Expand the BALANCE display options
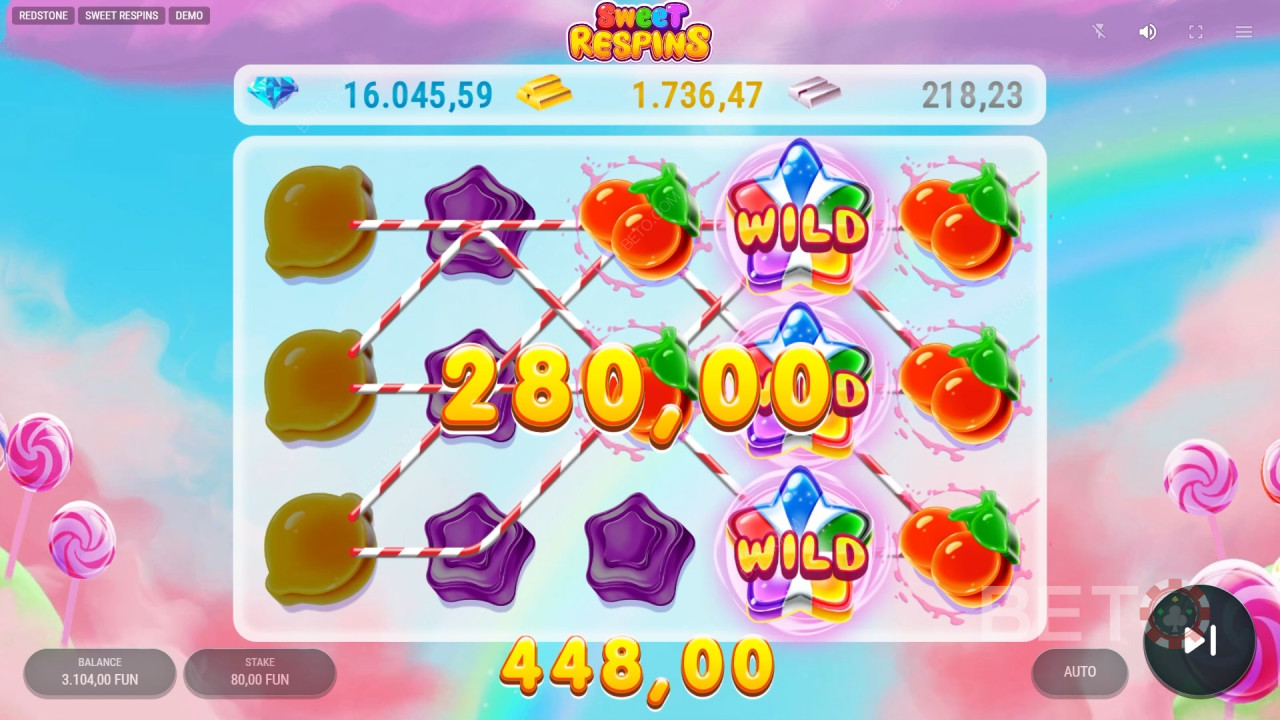 pos(99,672)
